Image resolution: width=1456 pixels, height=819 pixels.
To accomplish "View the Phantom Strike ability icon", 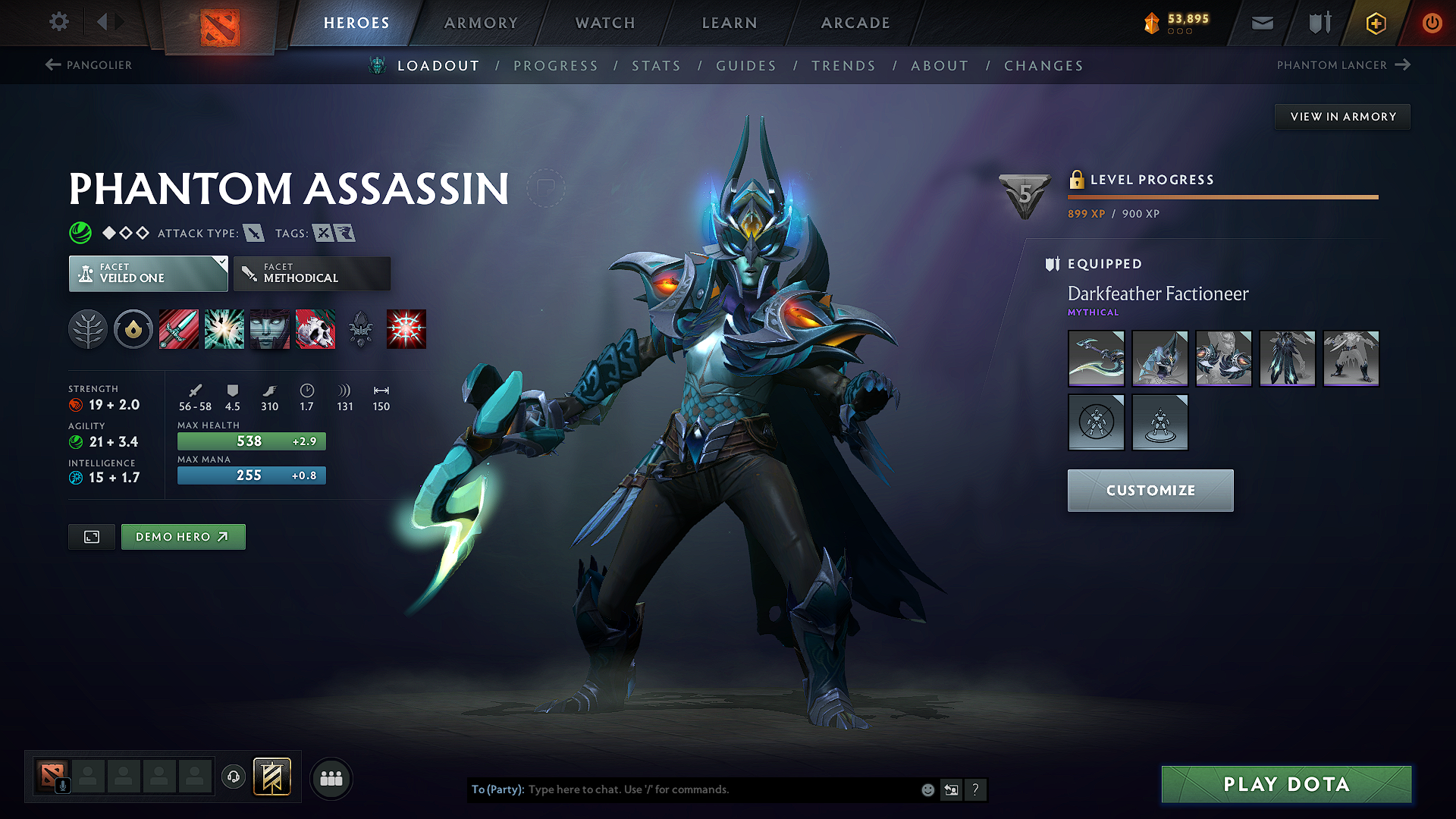I will 224,329.
